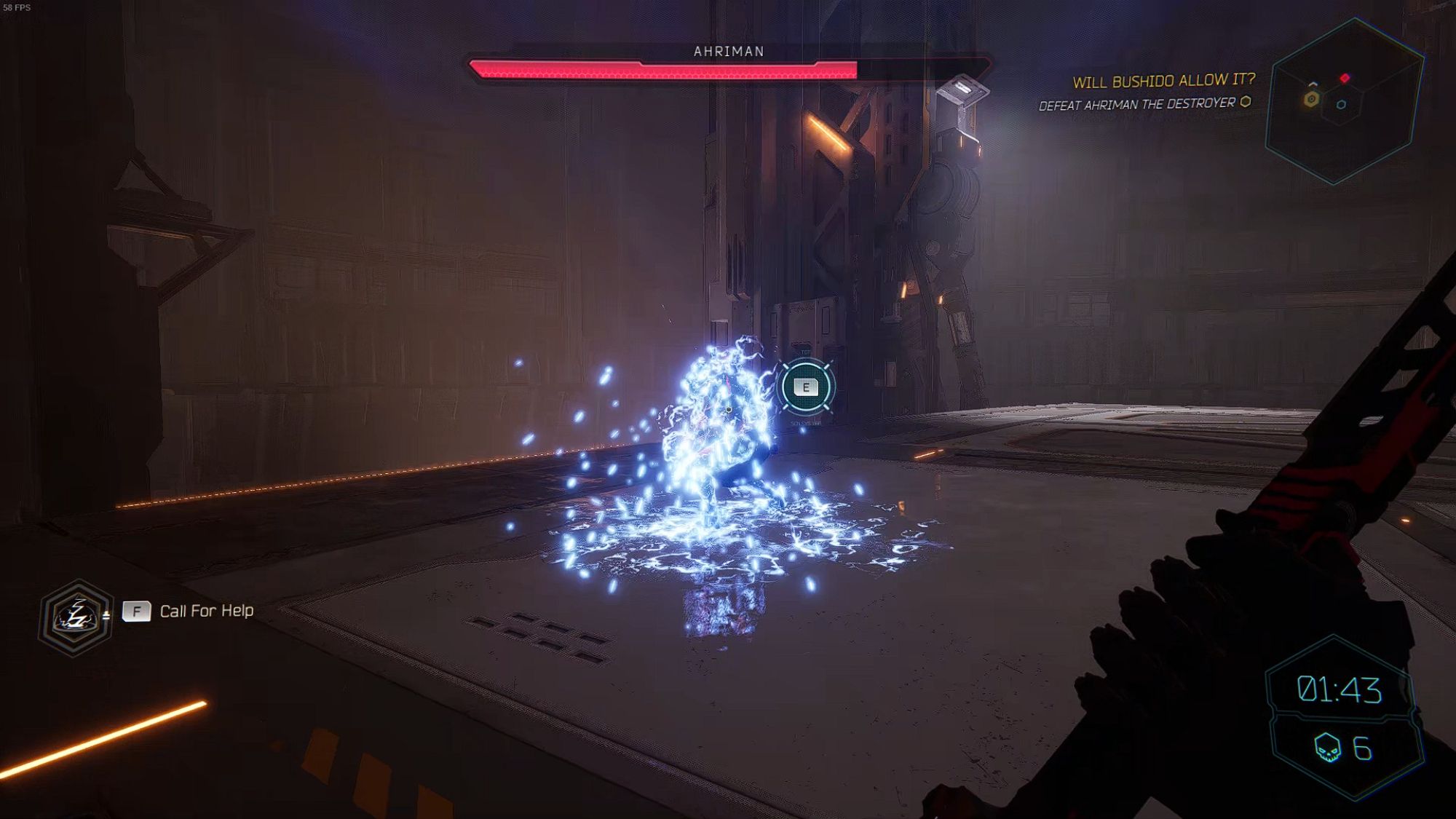Click the WILL BUSHIDO ALLOW IT? mission title
Screen dimensions: 1456x819
pos(1163,82)
